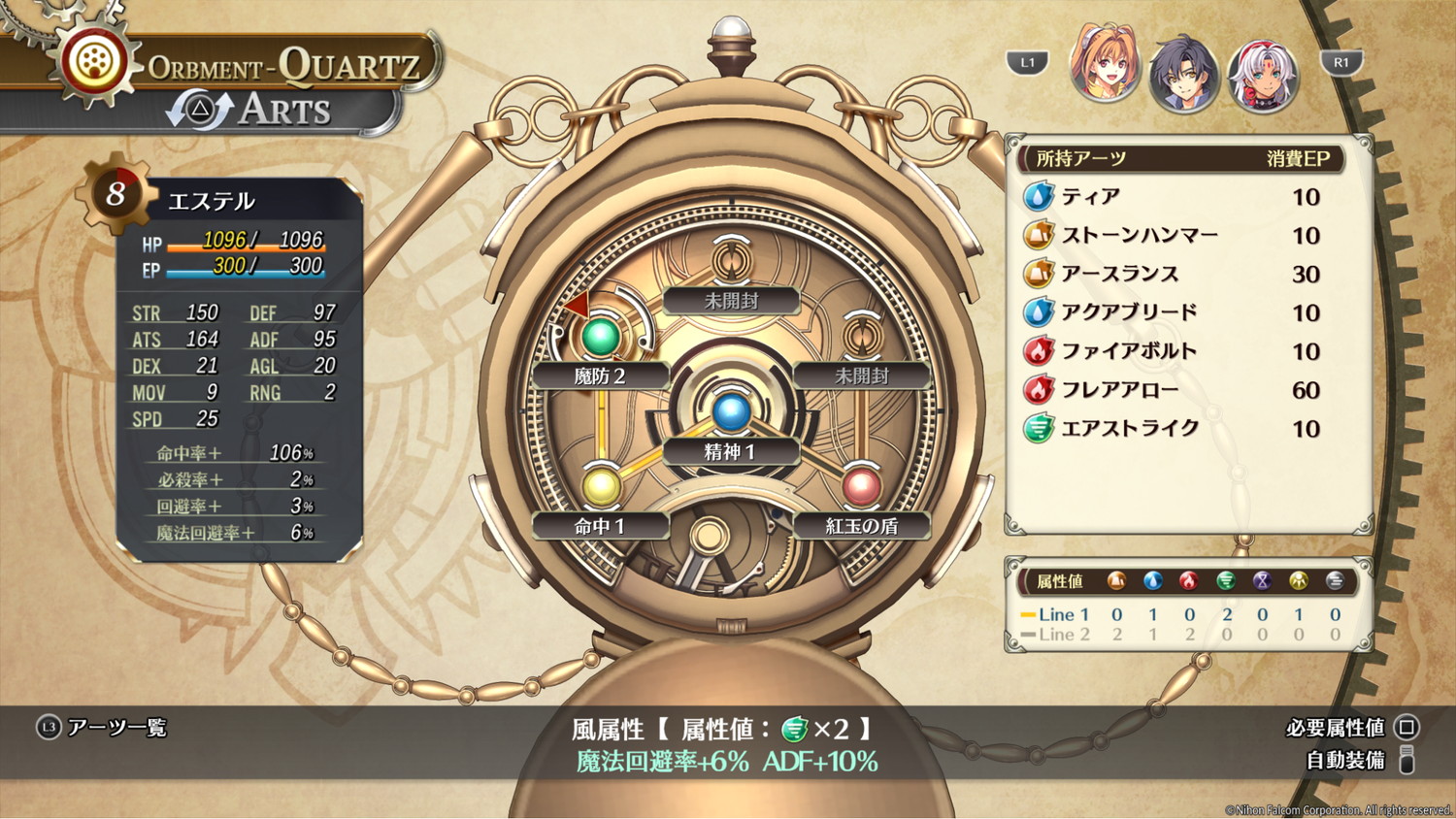Switch to Estelle's character portrait
This screenshot has width=1456, height=819.
point(1105,65)
